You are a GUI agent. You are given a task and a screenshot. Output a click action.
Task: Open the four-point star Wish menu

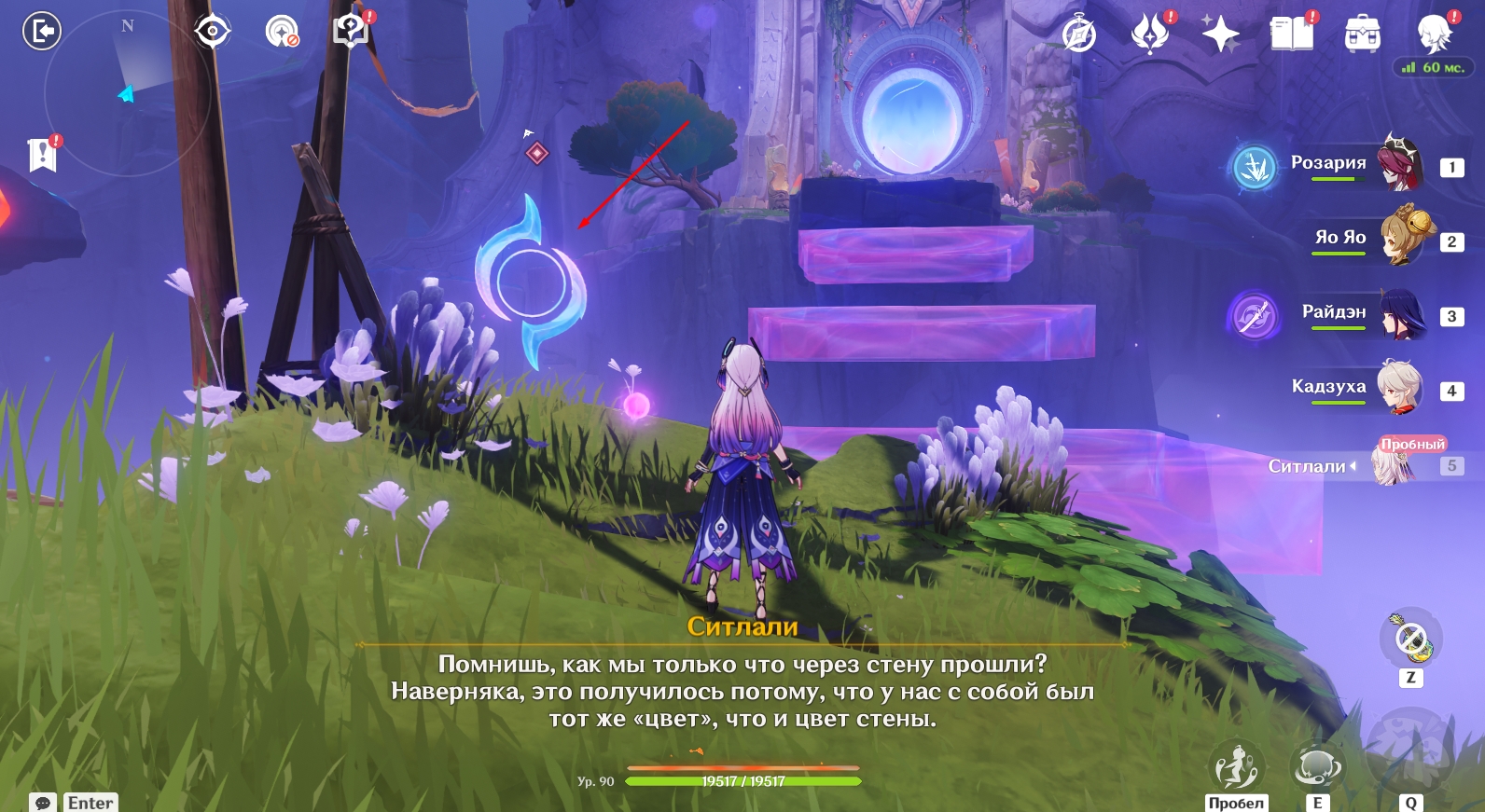[x=1220, y=34]
